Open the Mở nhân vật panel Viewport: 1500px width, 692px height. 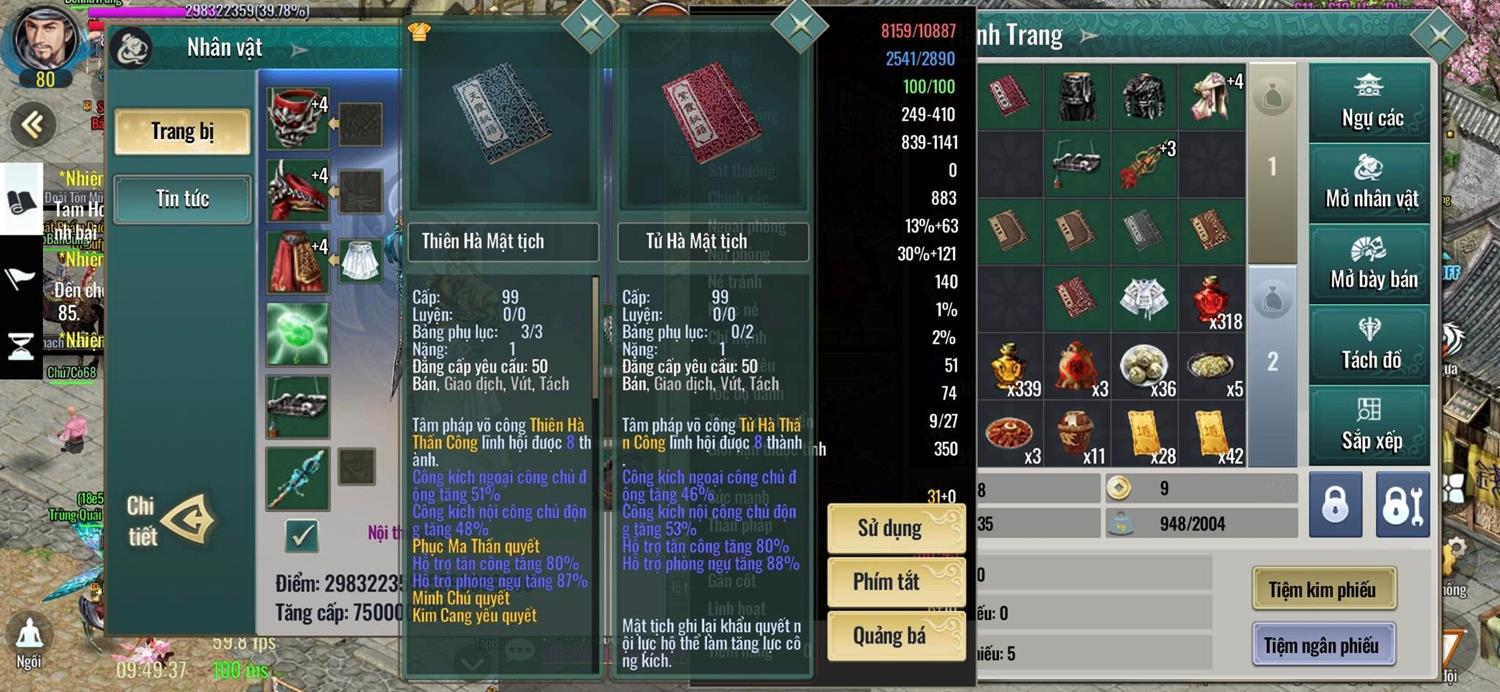point(1371,183)
